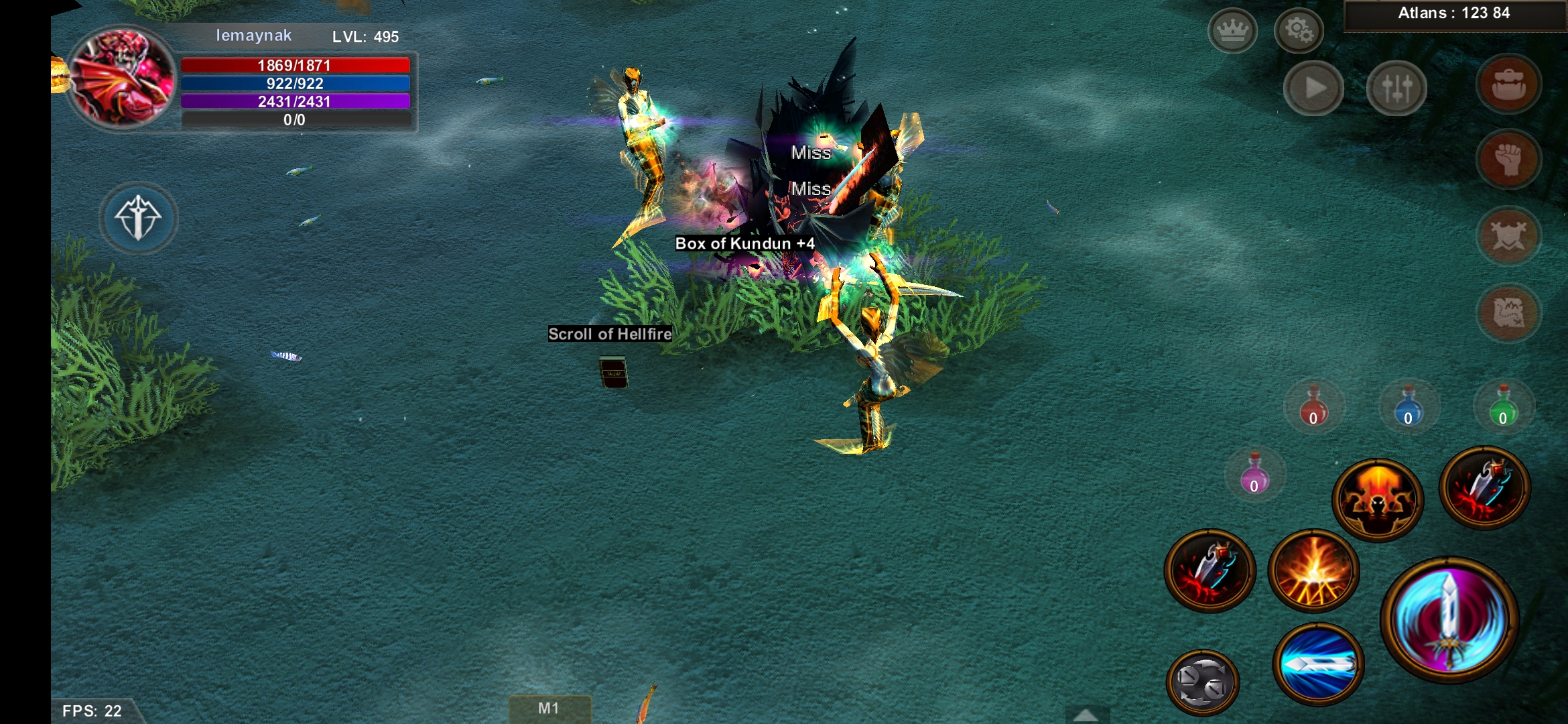Activate the flaming demon figure skill
The height and width of the screenshot is (724, 1568).
[x=1378, y=500]
